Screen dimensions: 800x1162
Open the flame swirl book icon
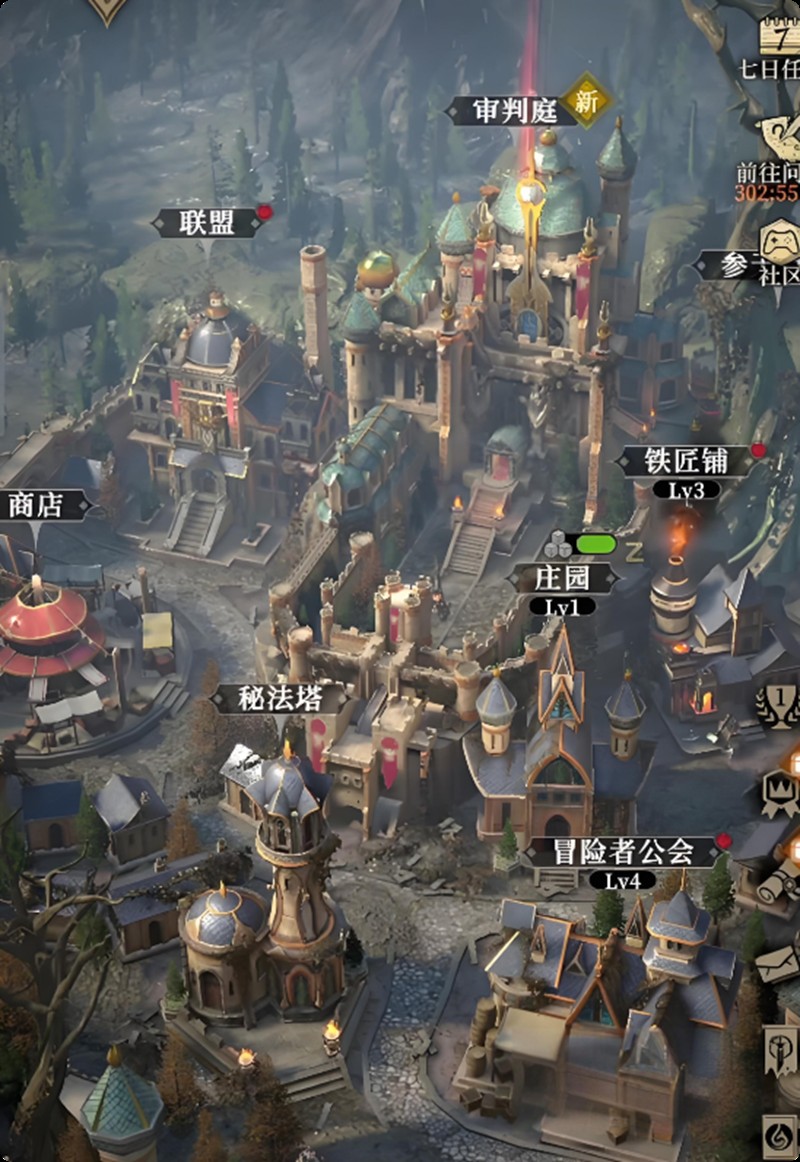pos(779,1135)
